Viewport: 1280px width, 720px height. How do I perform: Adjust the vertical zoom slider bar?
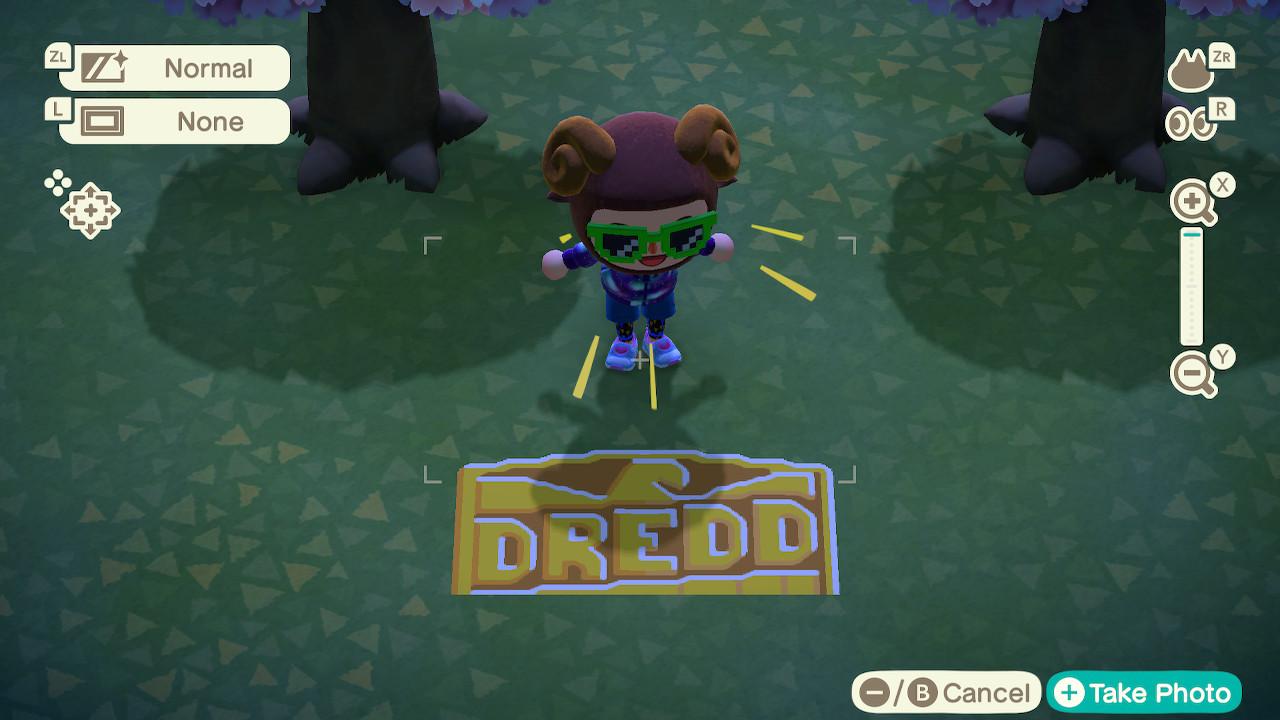coord(1191,288)
